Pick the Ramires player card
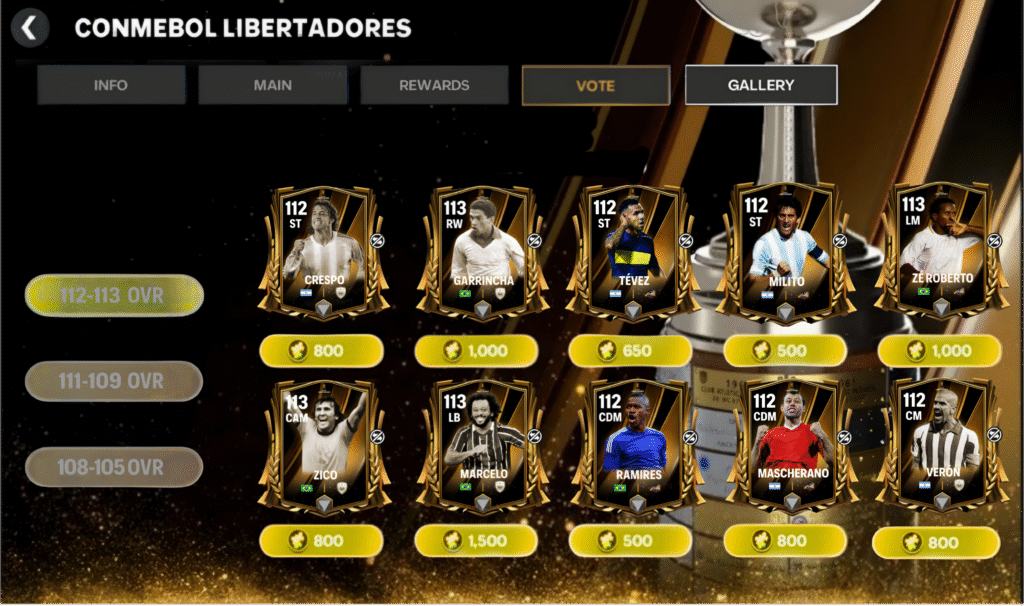The height and width of the screenshot is (606, 1024). (632, 445)
